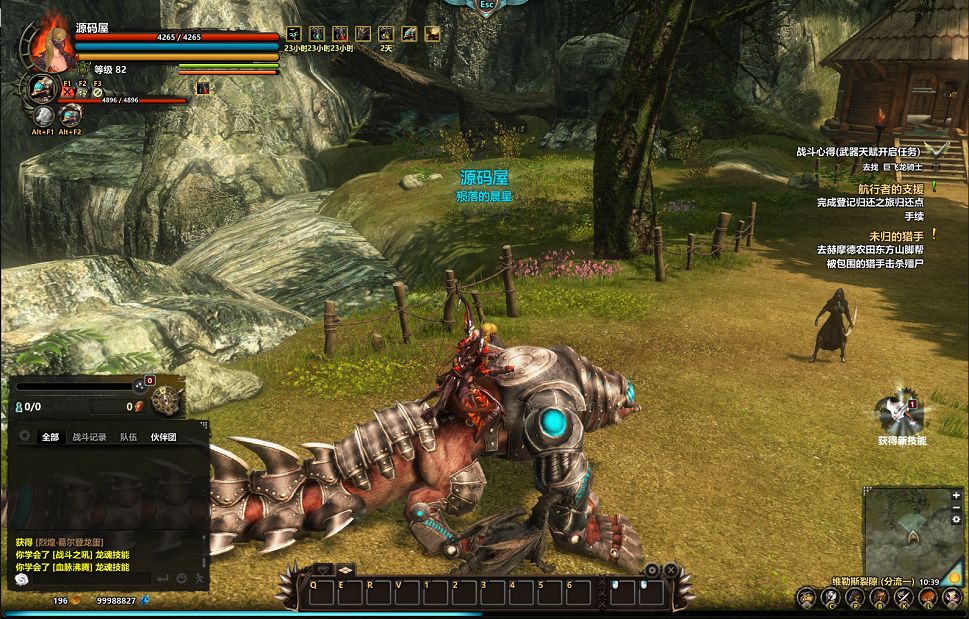This screenshot has width=969, height=619.
Task: Click the chat message input field
Action: click(x=90, y=578)
